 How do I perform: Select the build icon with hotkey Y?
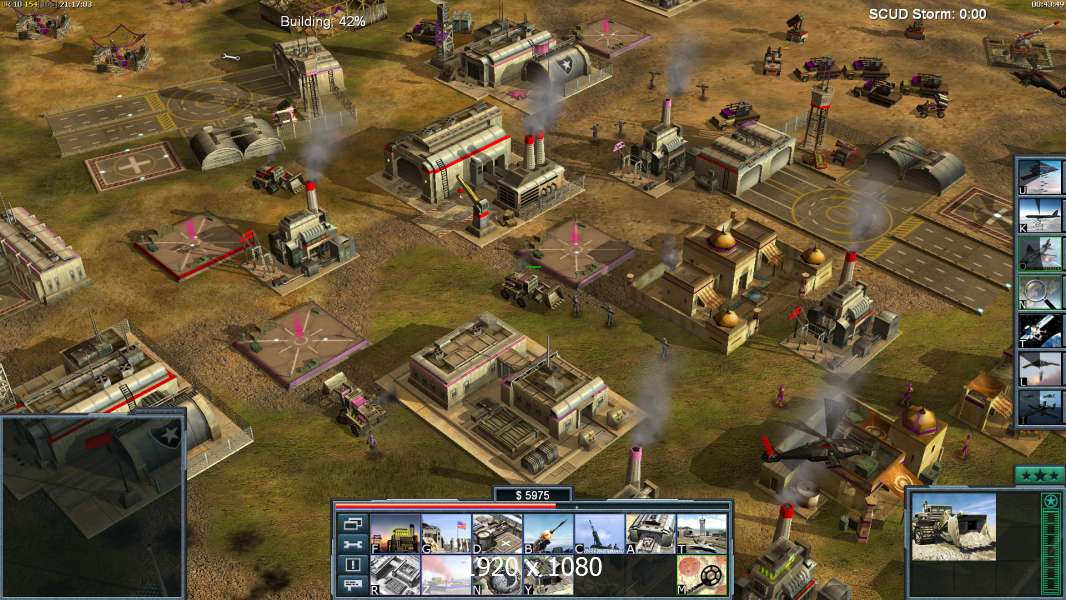point(548,574)
